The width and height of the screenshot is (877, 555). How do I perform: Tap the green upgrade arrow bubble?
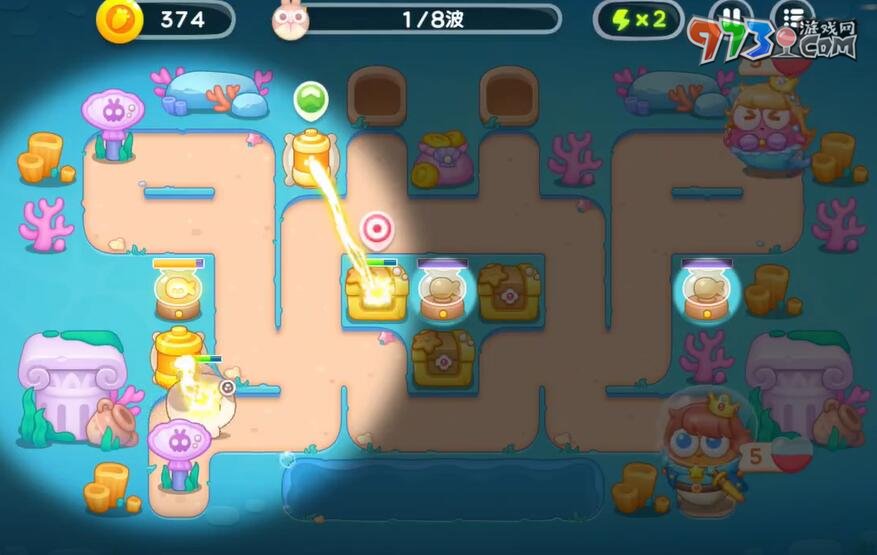pyautogui.click(x=311, y=100)
